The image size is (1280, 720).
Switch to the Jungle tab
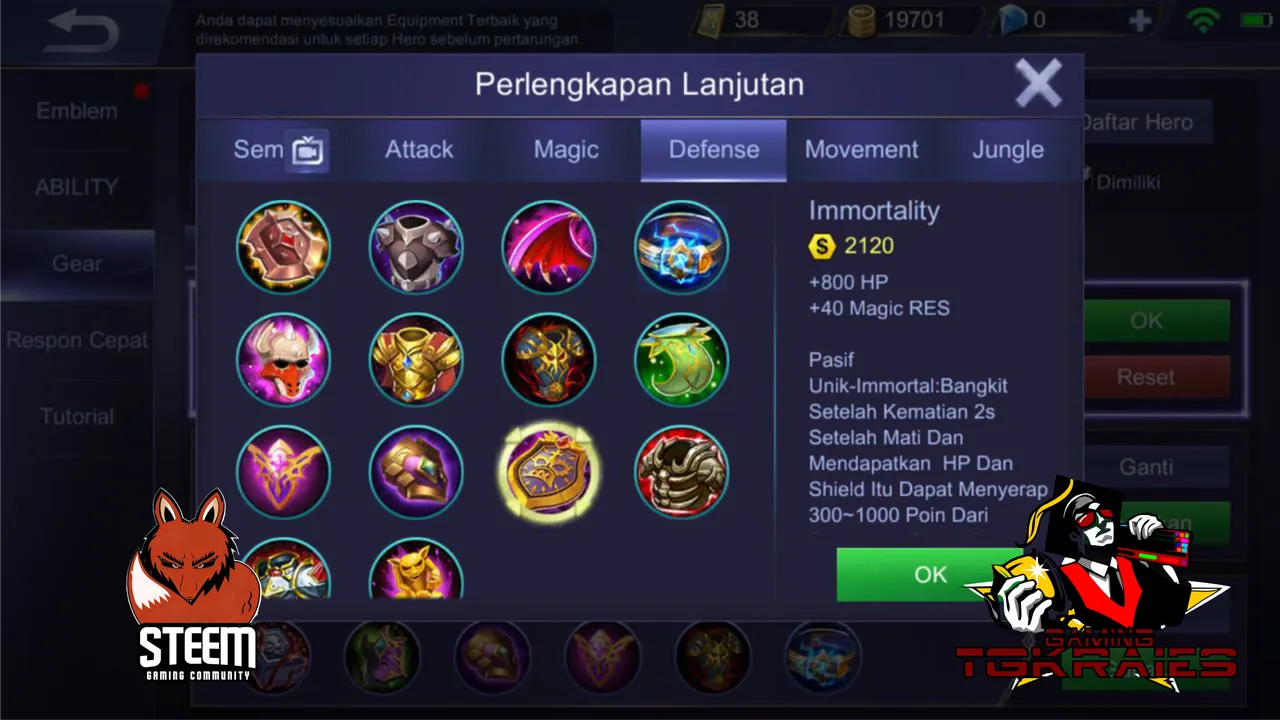tap(1008, 150)
